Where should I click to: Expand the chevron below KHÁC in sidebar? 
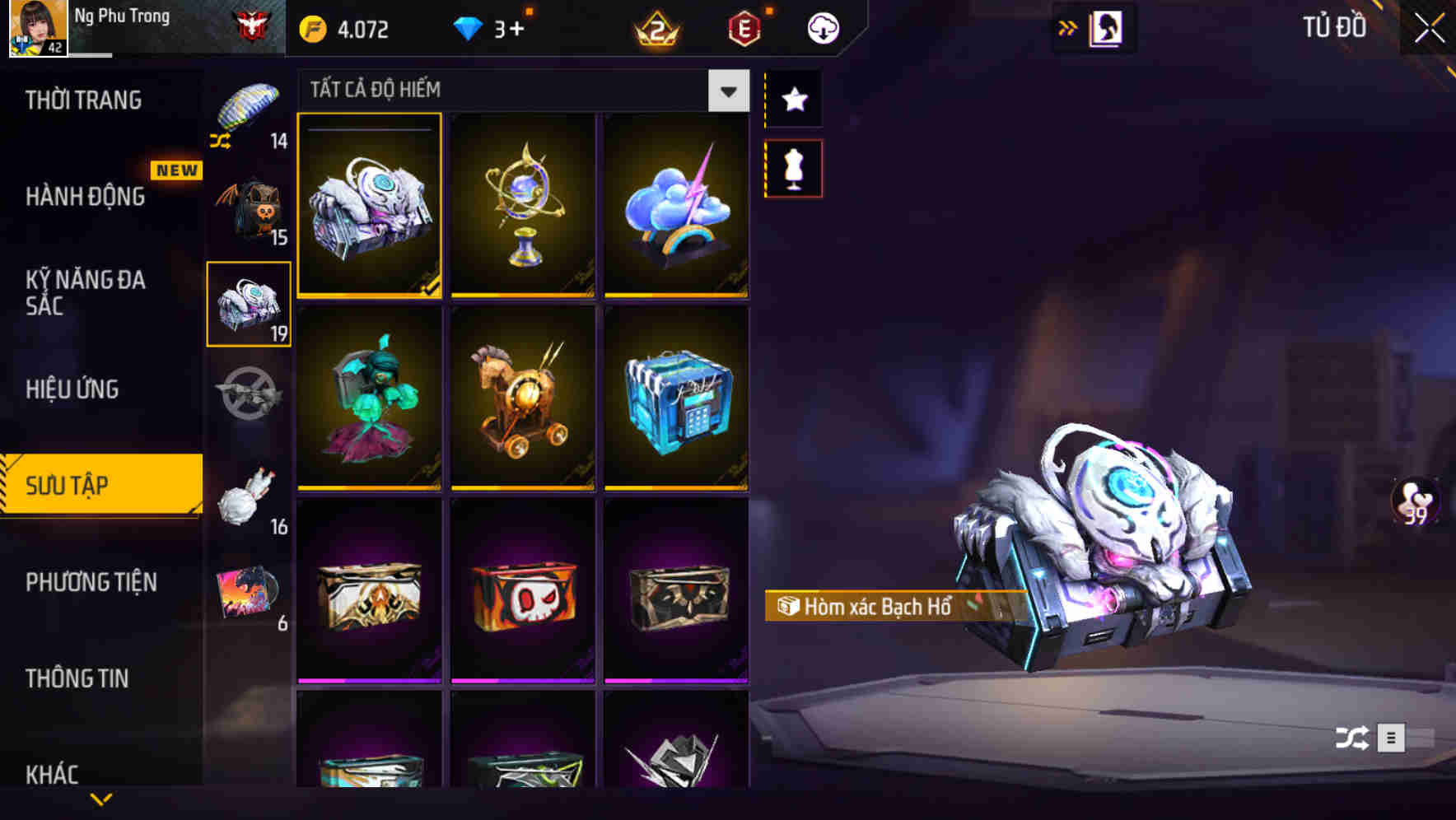(x=102, y=800)
